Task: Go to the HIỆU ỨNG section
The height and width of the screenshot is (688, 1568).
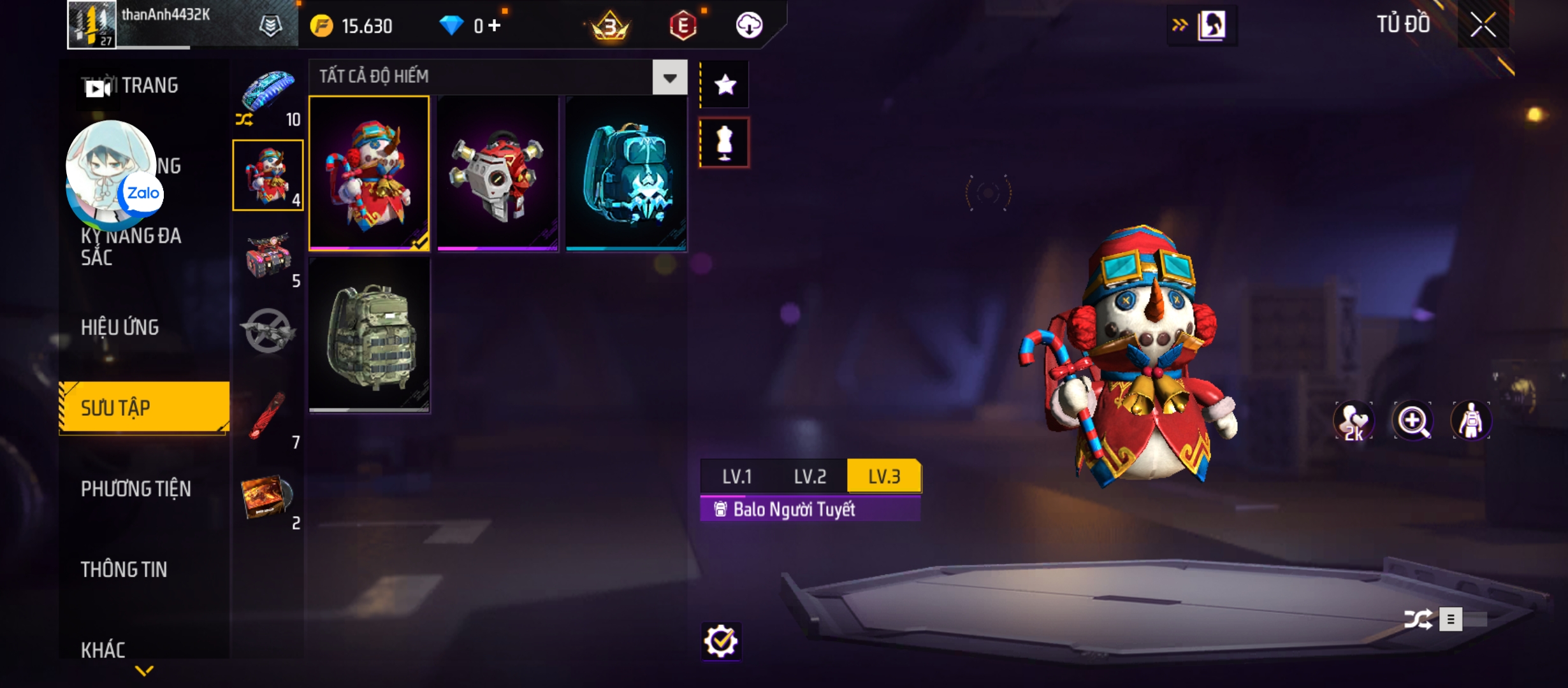Action: 120,327
